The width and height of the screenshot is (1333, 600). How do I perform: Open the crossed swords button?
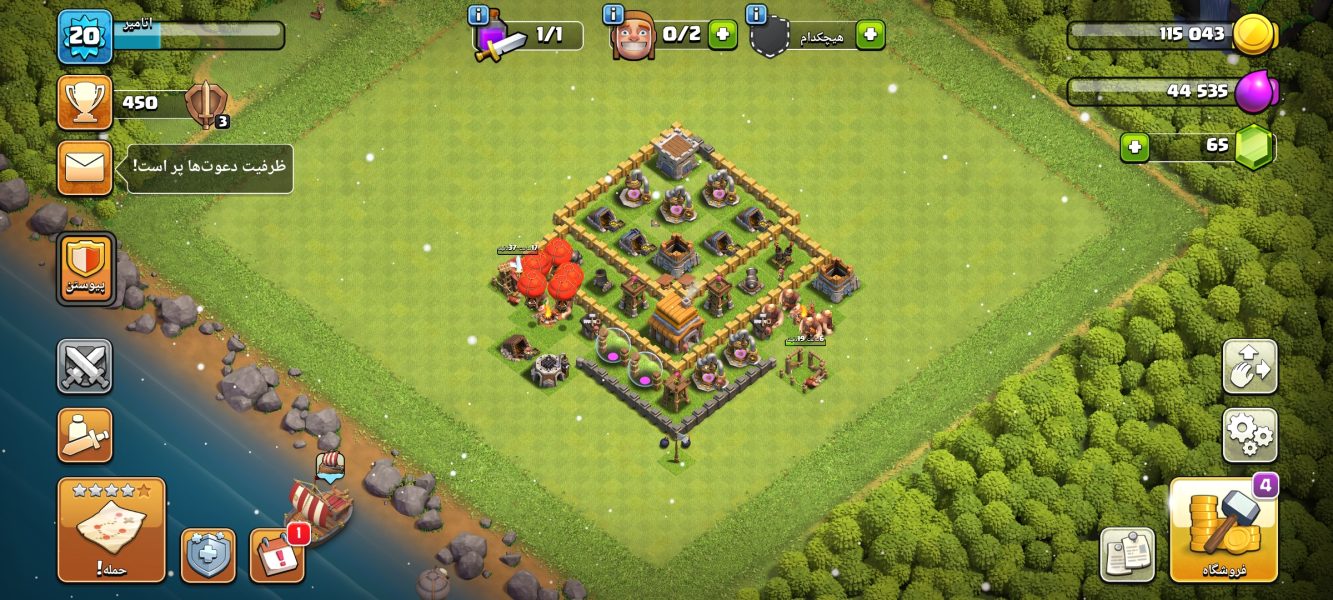(x=85, y=366)
